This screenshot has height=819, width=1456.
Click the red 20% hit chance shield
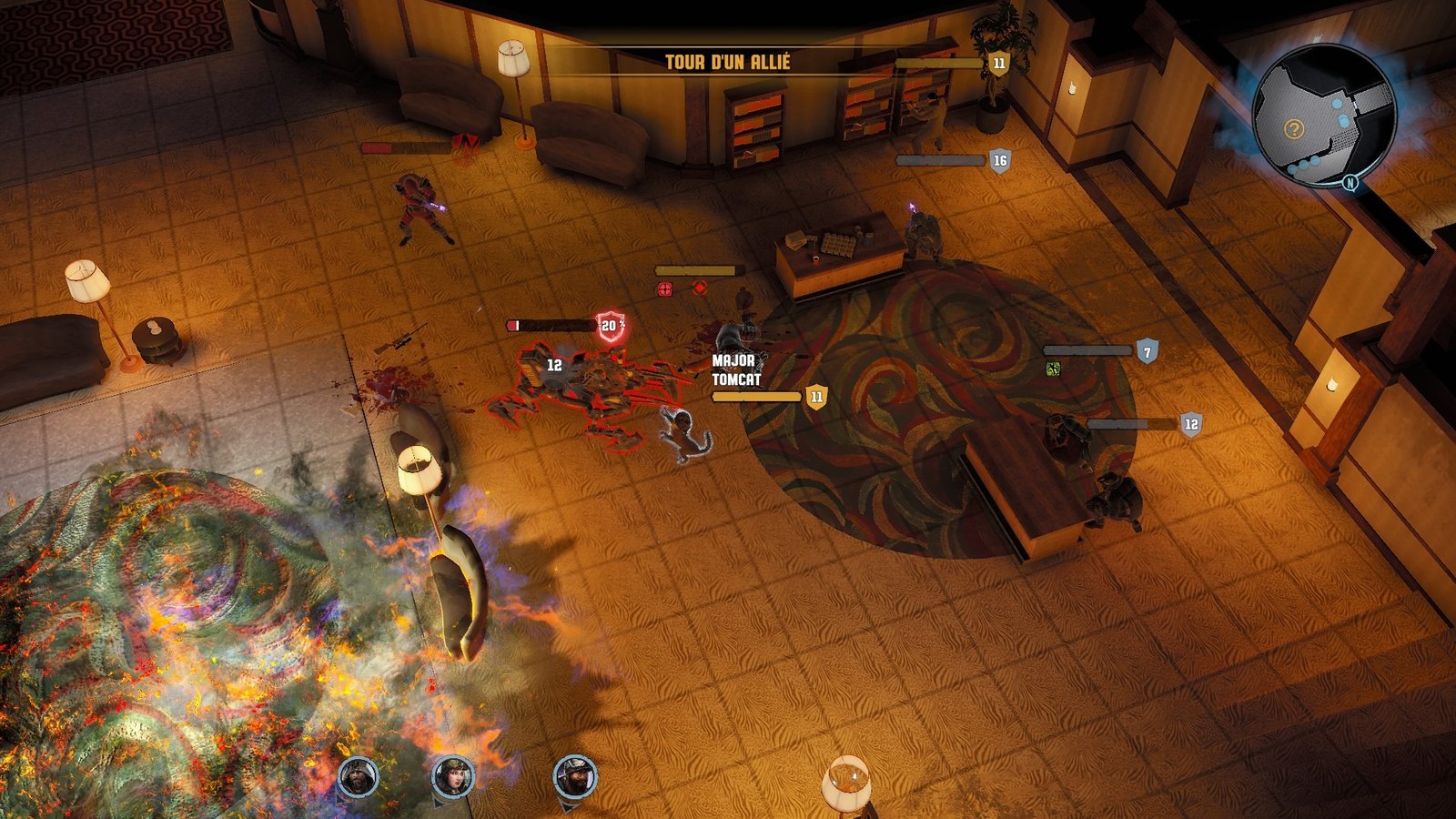click(612, 326)
